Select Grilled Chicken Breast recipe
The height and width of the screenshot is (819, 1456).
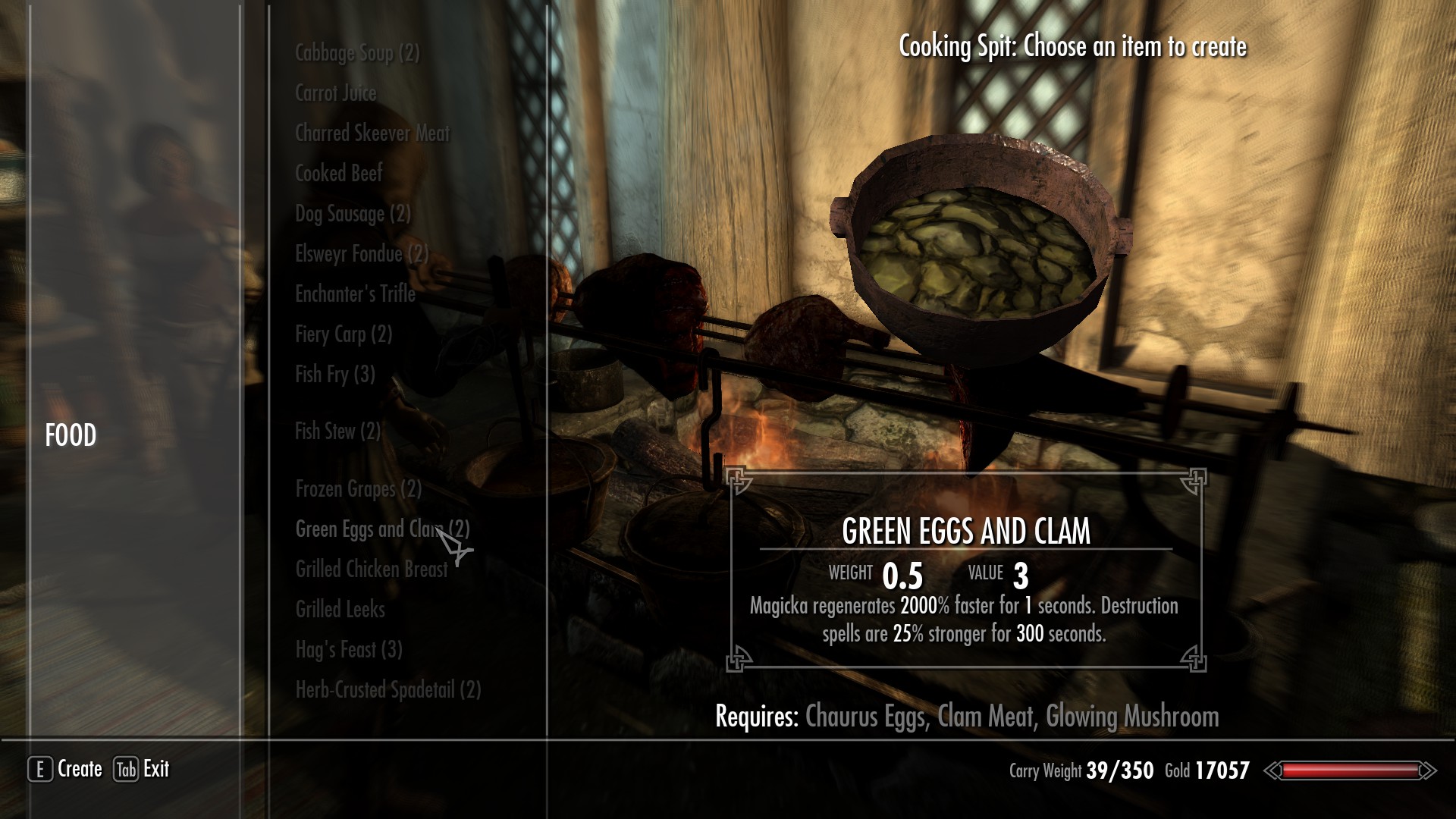pos(371,570)
